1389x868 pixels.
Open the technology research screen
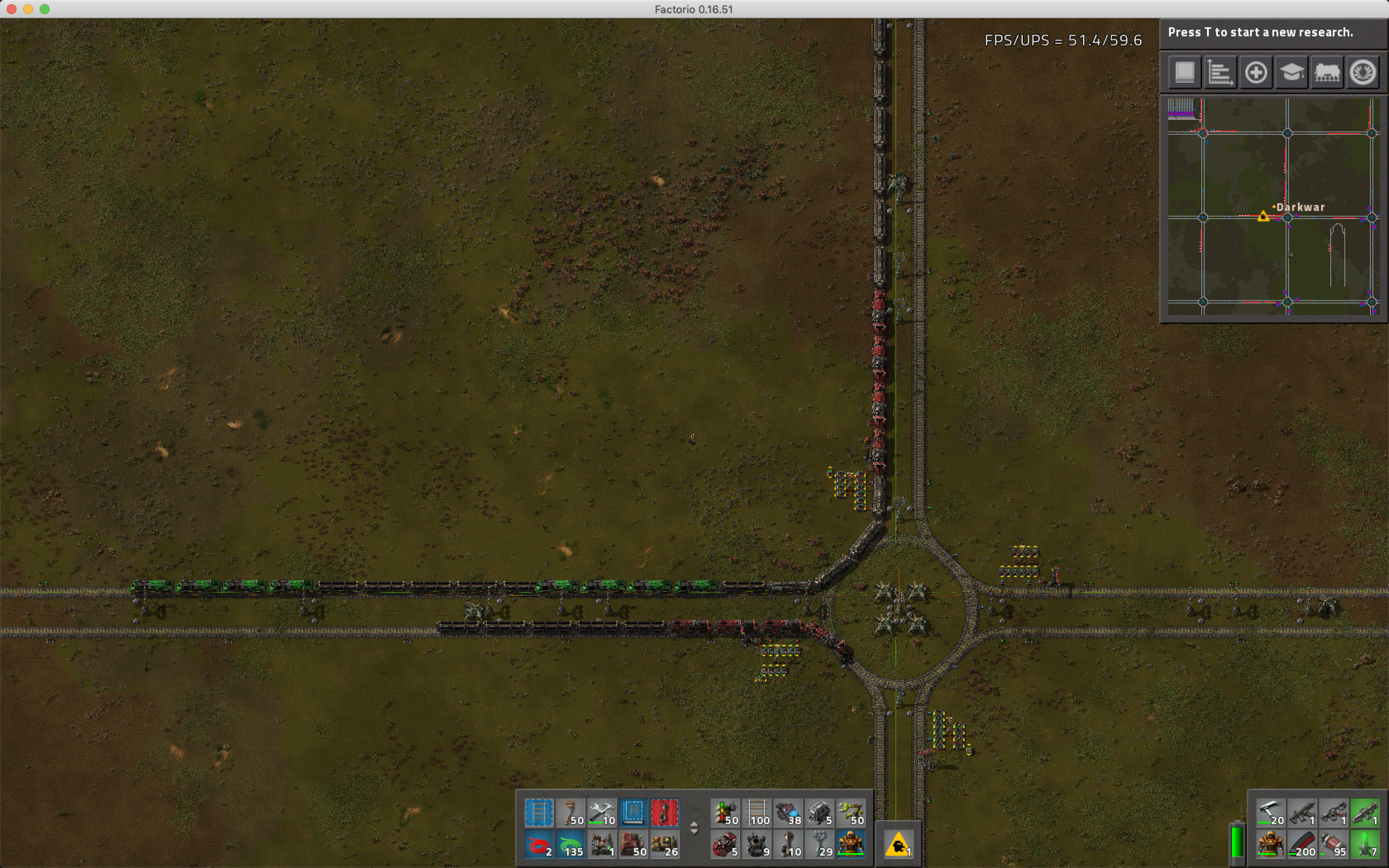coord(1291,72)
